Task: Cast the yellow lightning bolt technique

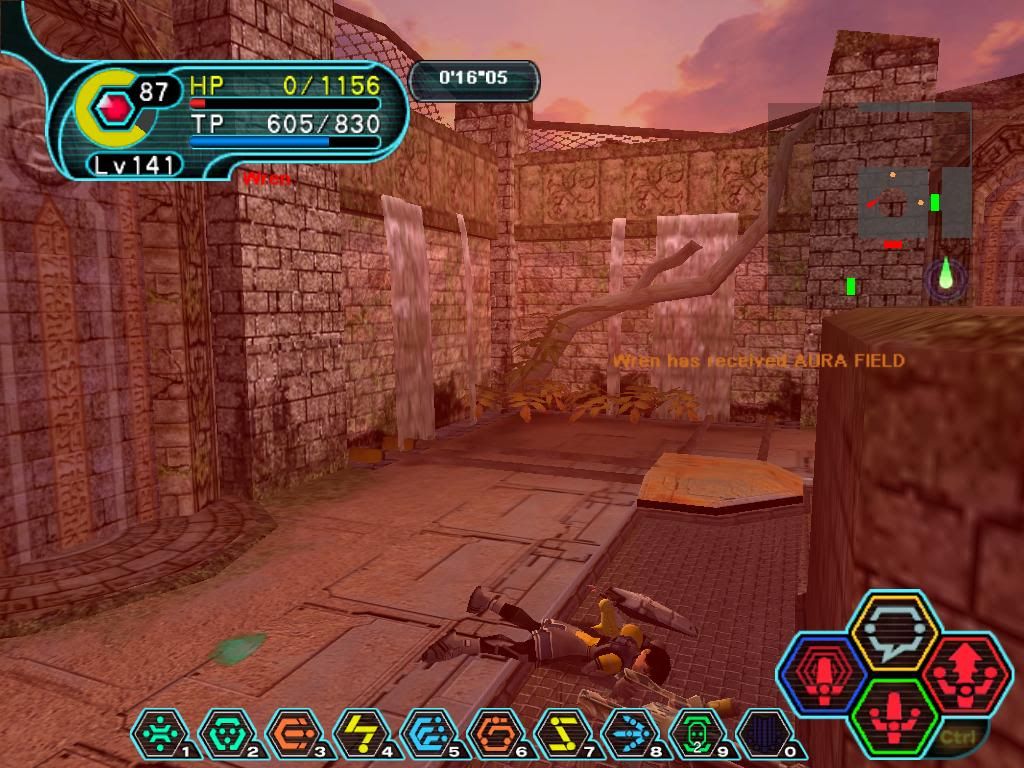Action: pos(360,734)
